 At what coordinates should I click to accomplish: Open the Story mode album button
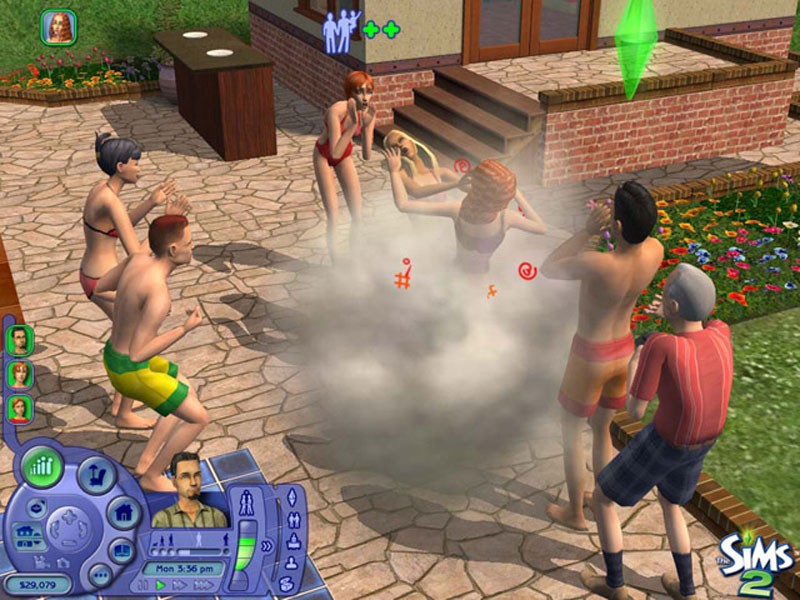click(x=121, y=549)
